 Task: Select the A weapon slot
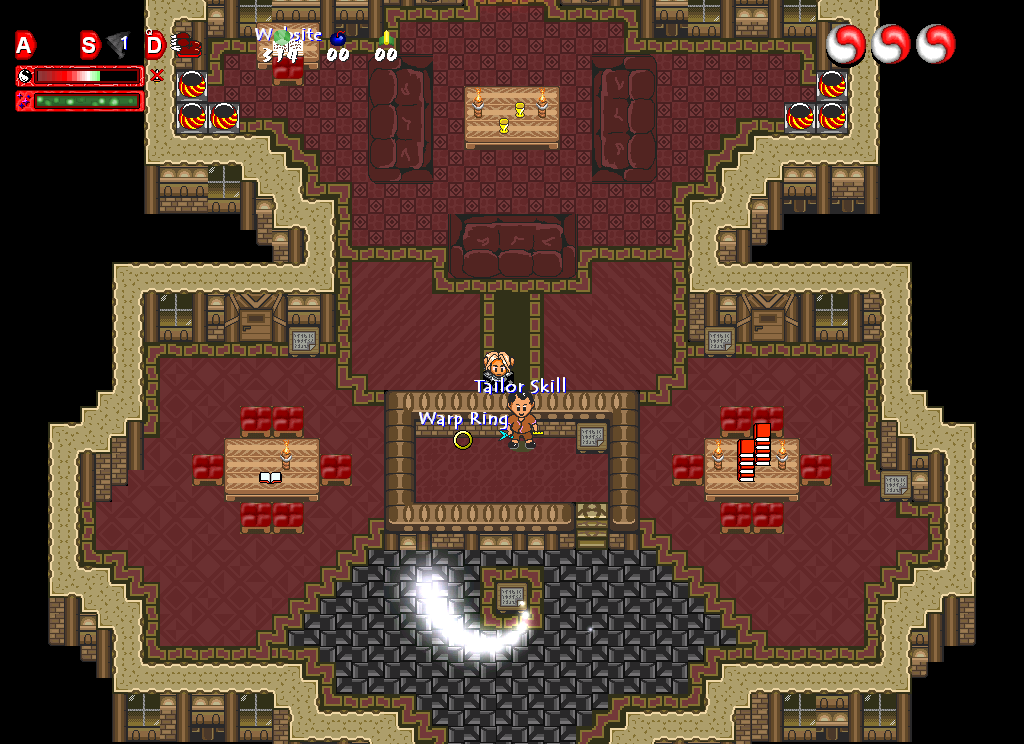(x=25, y=45)
